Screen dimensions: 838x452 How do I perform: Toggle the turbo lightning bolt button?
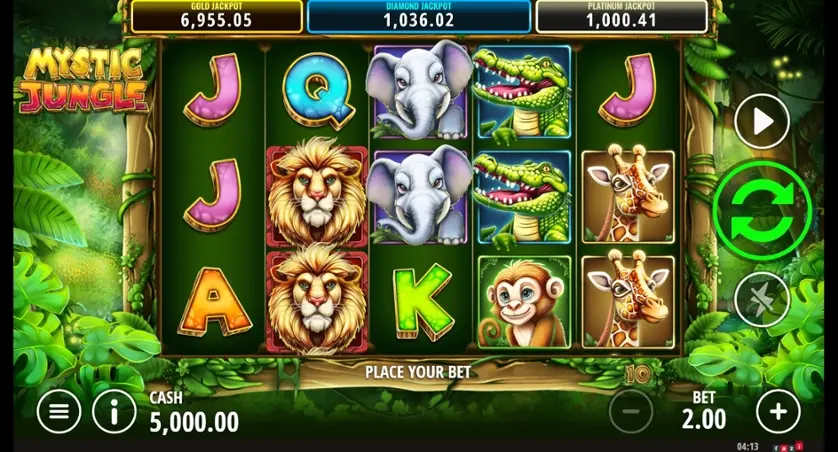(x=762, y=299)
